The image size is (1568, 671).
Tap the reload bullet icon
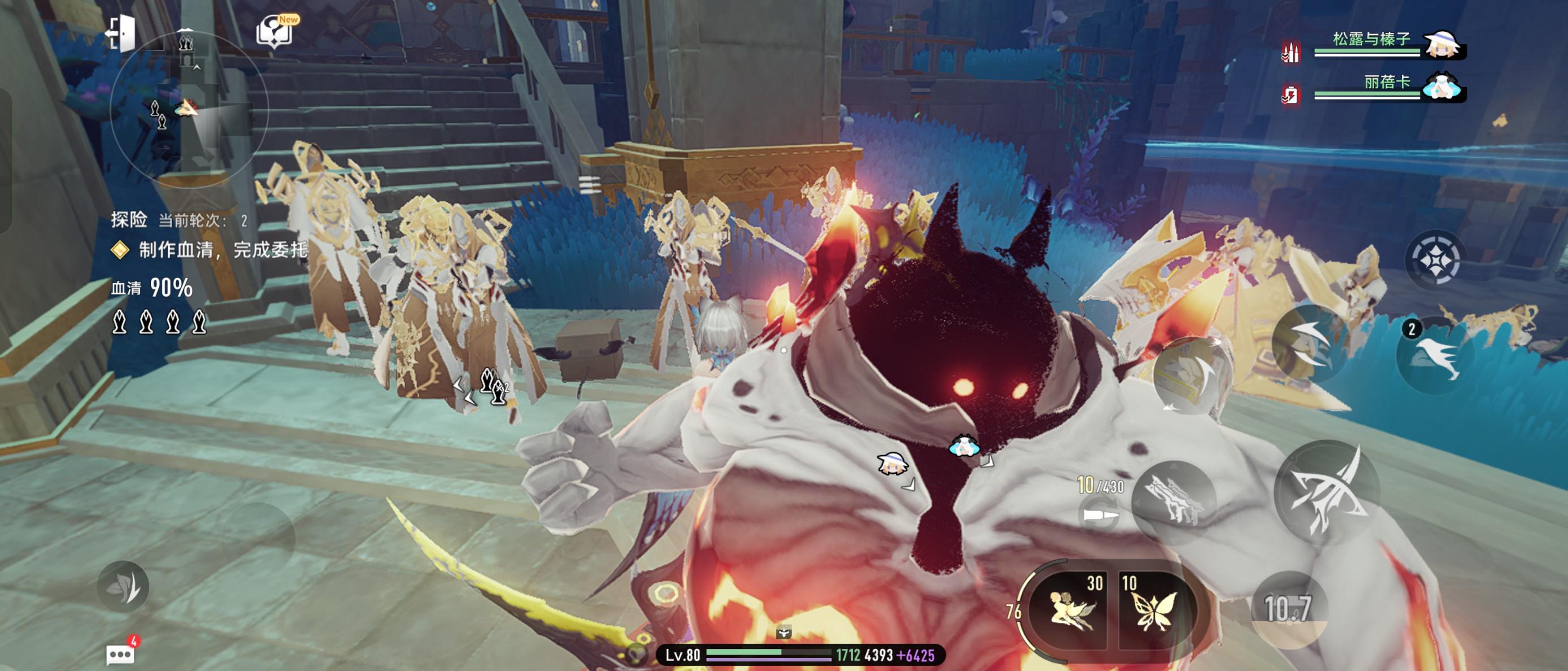pos(1099,514)
